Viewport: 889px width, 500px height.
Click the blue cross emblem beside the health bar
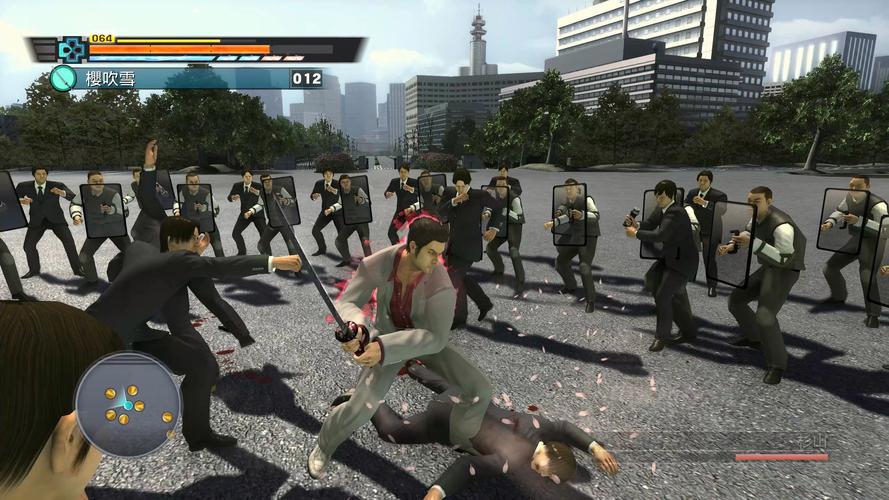click(70, 49)
